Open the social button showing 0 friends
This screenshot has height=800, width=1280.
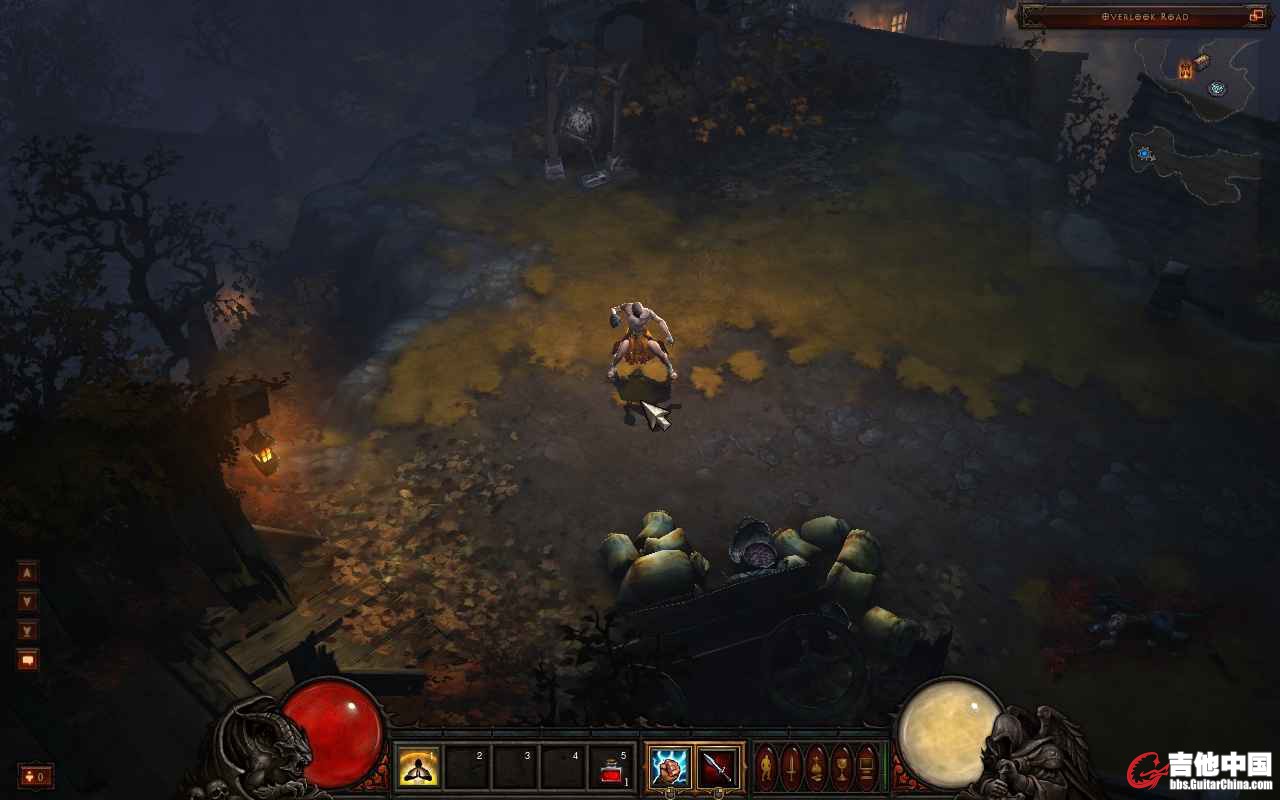click(x=36, y=776)
